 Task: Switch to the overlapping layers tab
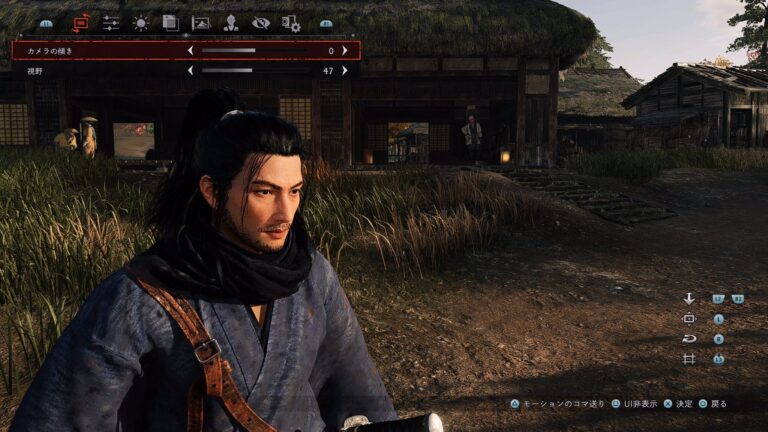(170, 22)
